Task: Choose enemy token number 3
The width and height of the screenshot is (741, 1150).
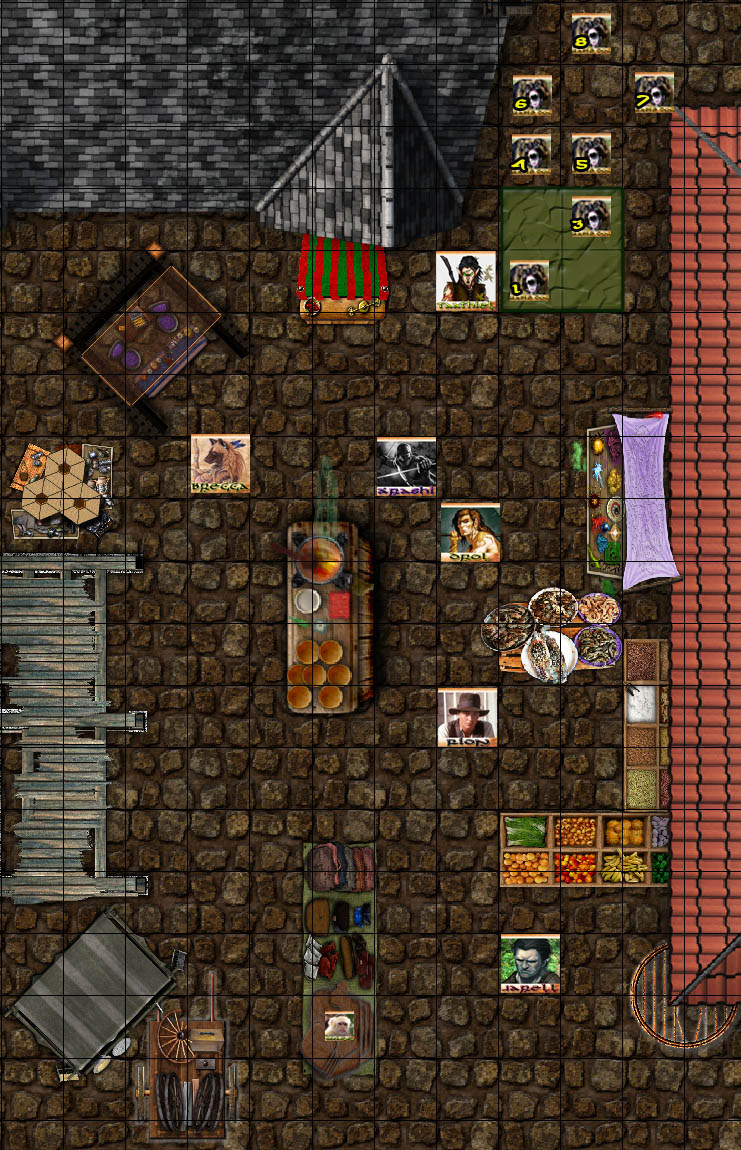Action: [591, 217]
